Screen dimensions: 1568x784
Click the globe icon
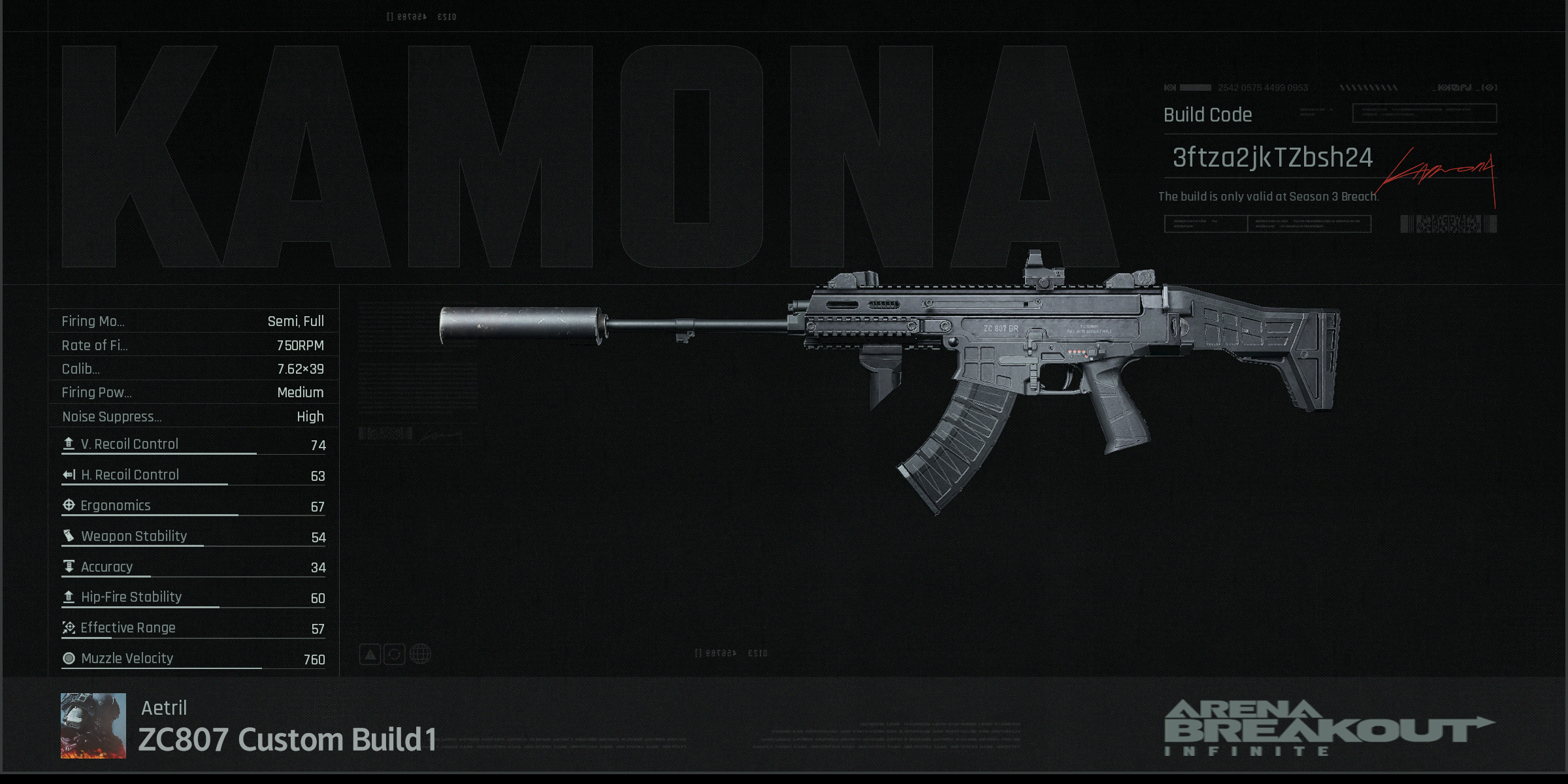(x=420, y=654)
